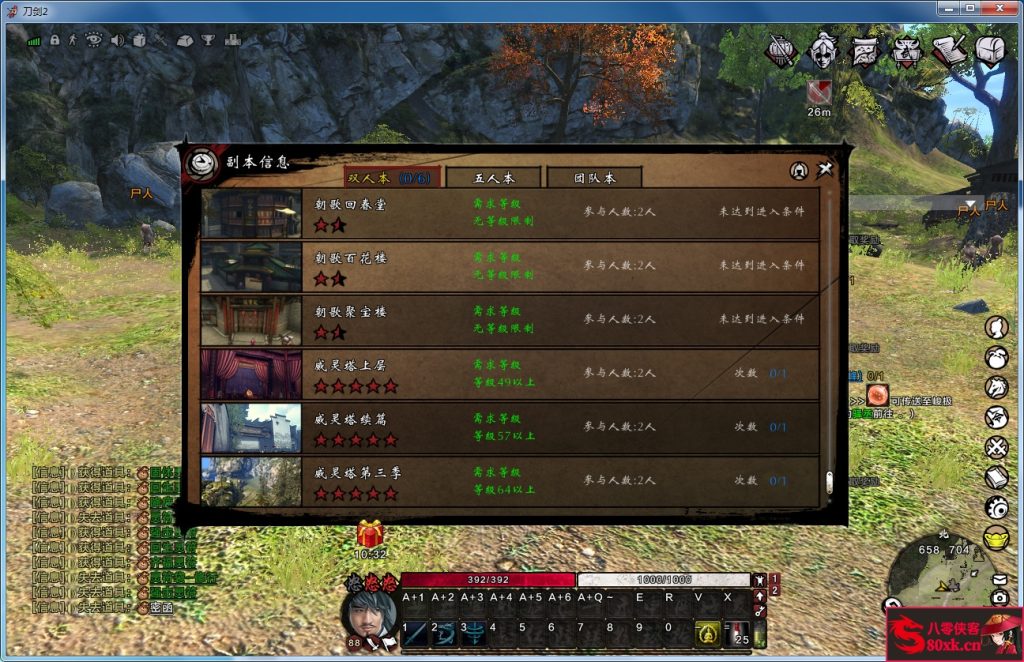Use the golden meditation skill icon
The width and height of the screenshot is (1024, 662).
pos(707,632)
